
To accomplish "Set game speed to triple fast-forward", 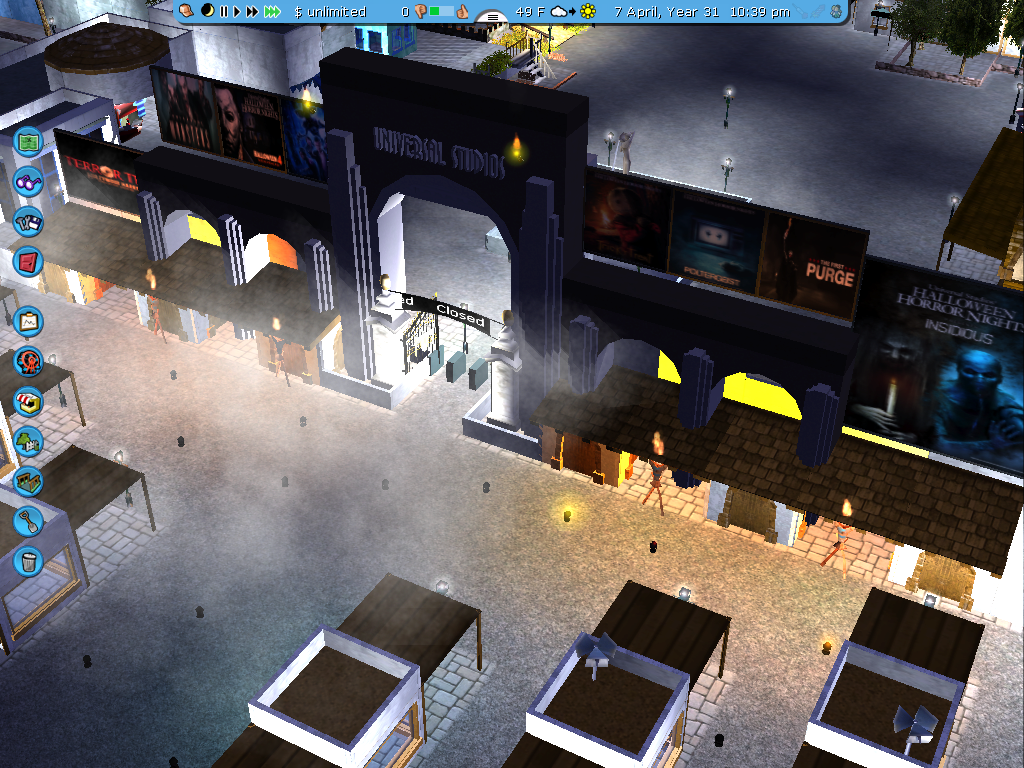I will (274, 12).
